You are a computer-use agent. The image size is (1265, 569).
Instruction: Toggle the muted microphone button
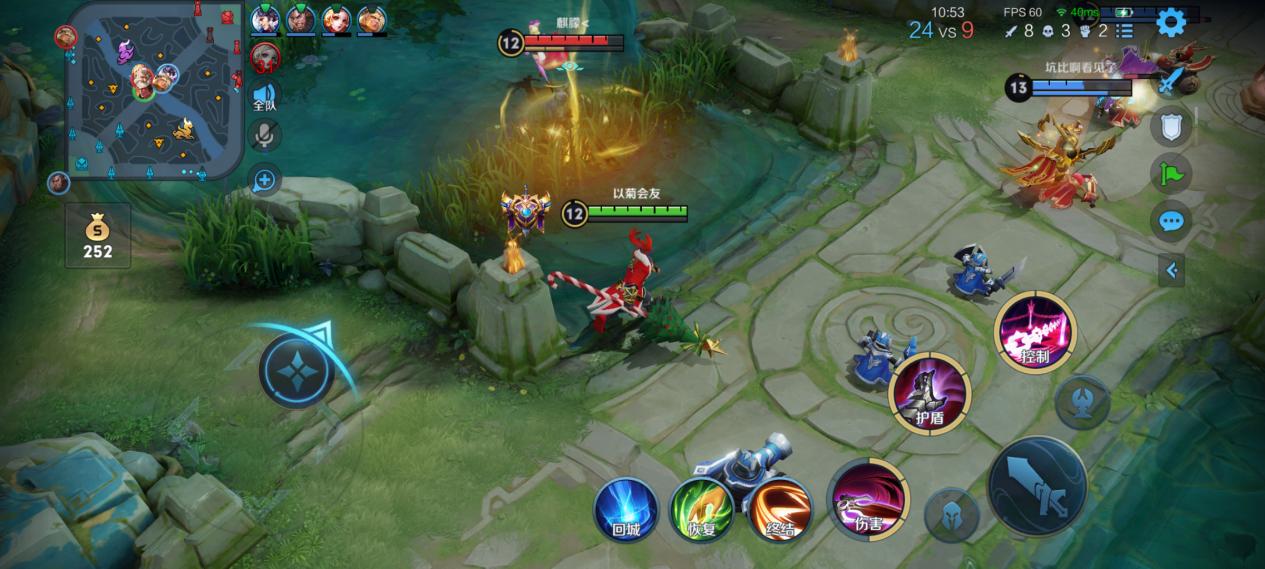[x=264, y=136]
